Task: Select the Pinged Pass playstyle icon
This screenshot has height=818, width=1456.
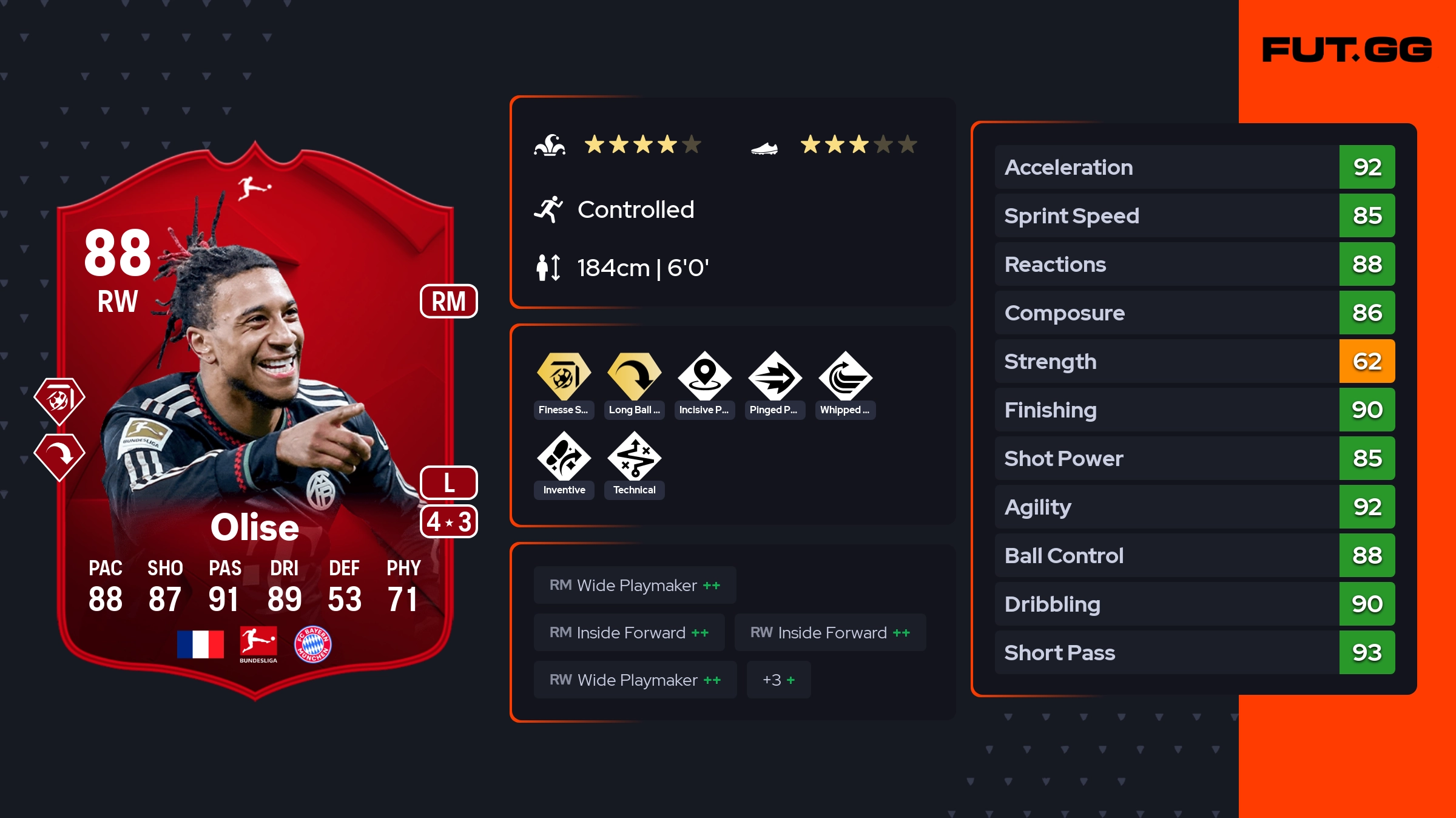Action: pos(775,377)
